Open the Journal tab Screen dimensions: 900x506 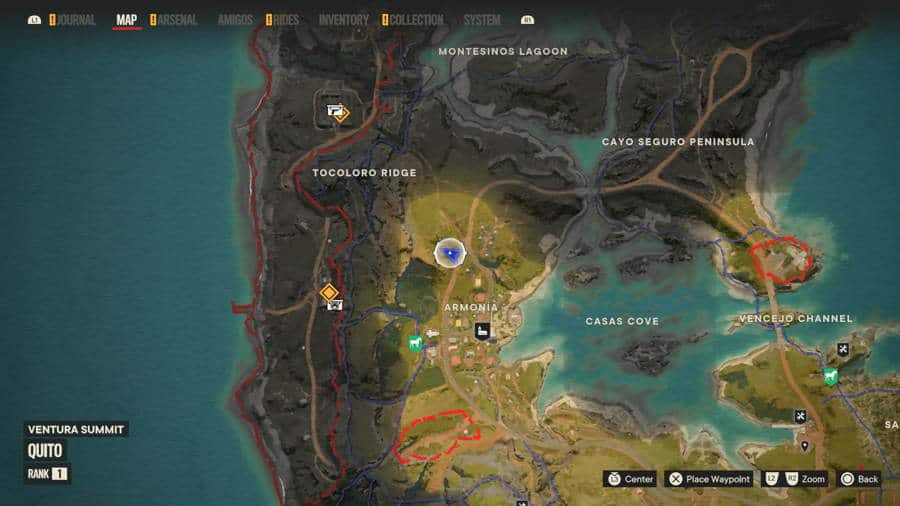point(76,20)
